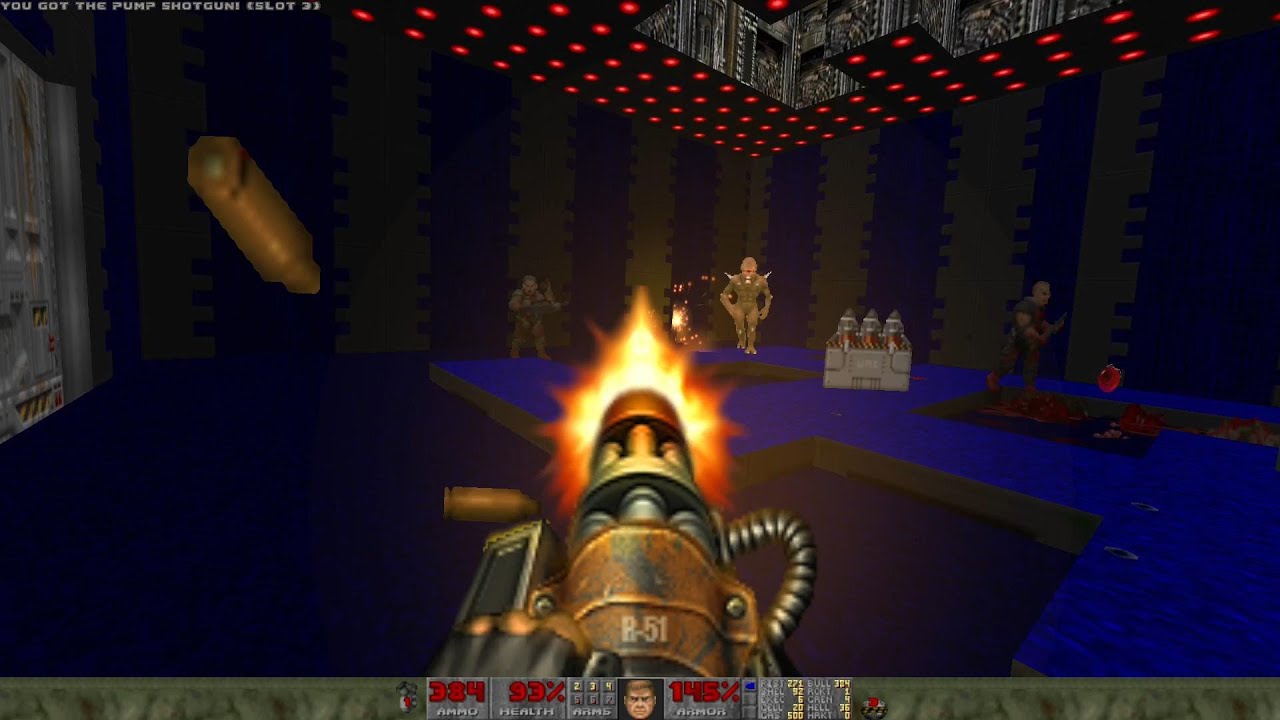Click the item icon left of Ammo
1280x720 pixels.
[407, 698]
